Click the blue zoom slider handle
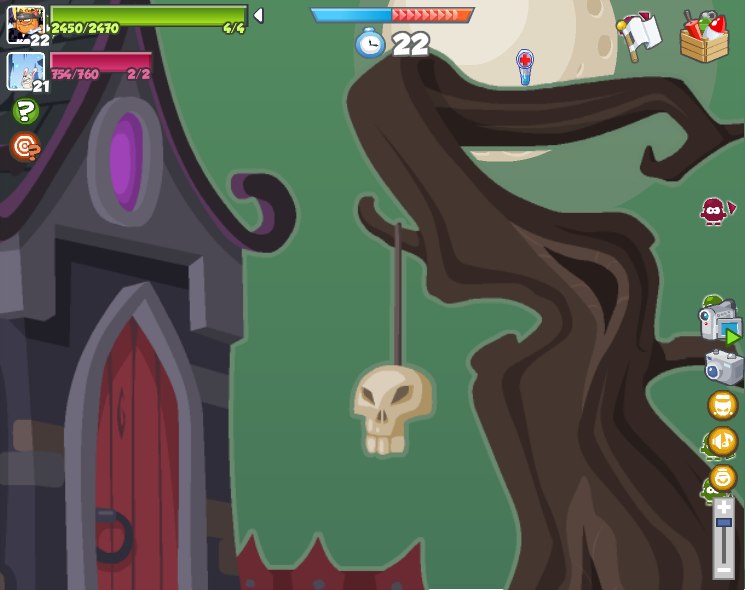745x590 pixels. (723, 522)
